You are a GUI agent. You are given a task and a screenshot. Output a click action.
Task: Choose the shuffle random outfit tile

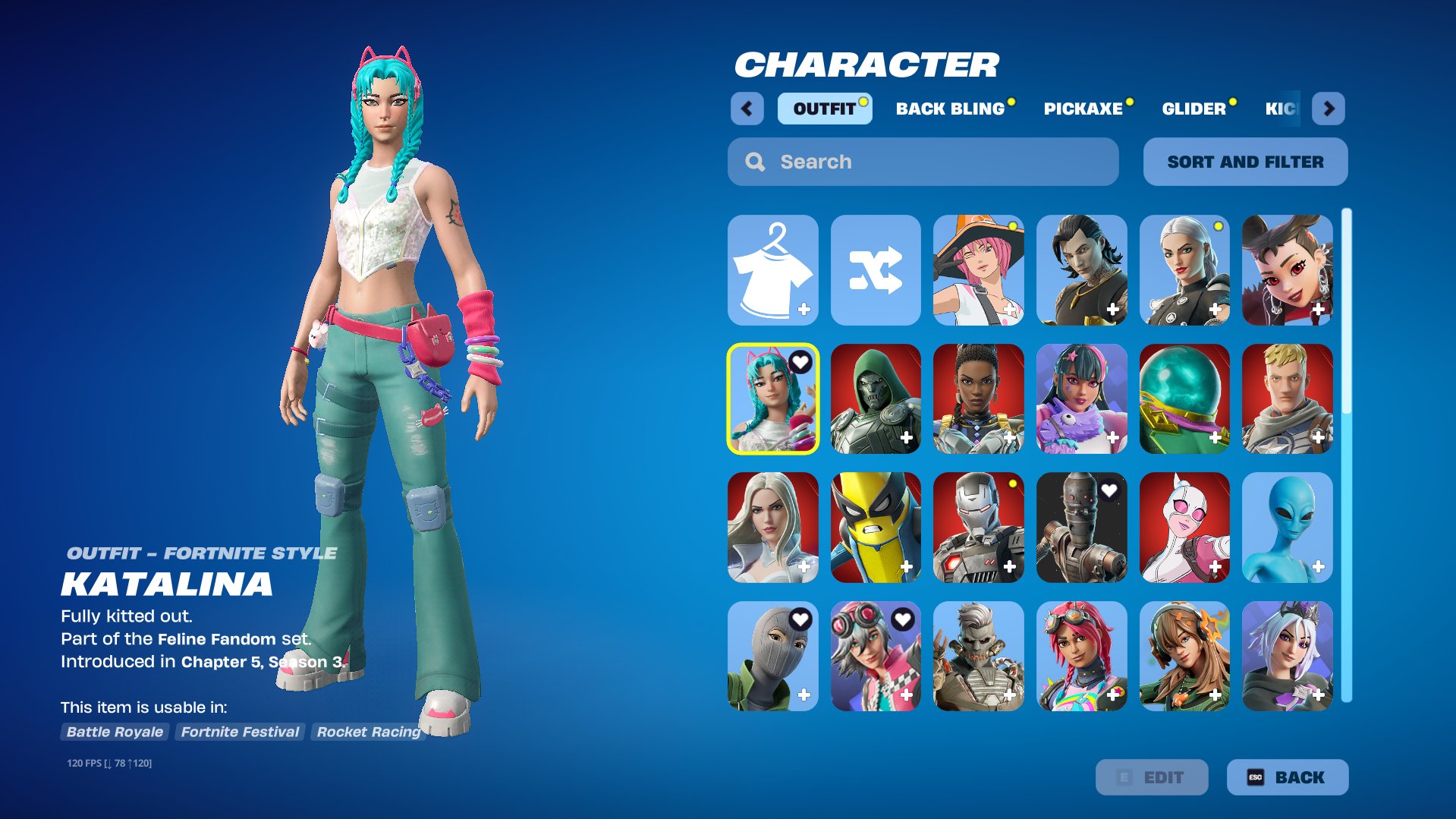click(876, 270)
